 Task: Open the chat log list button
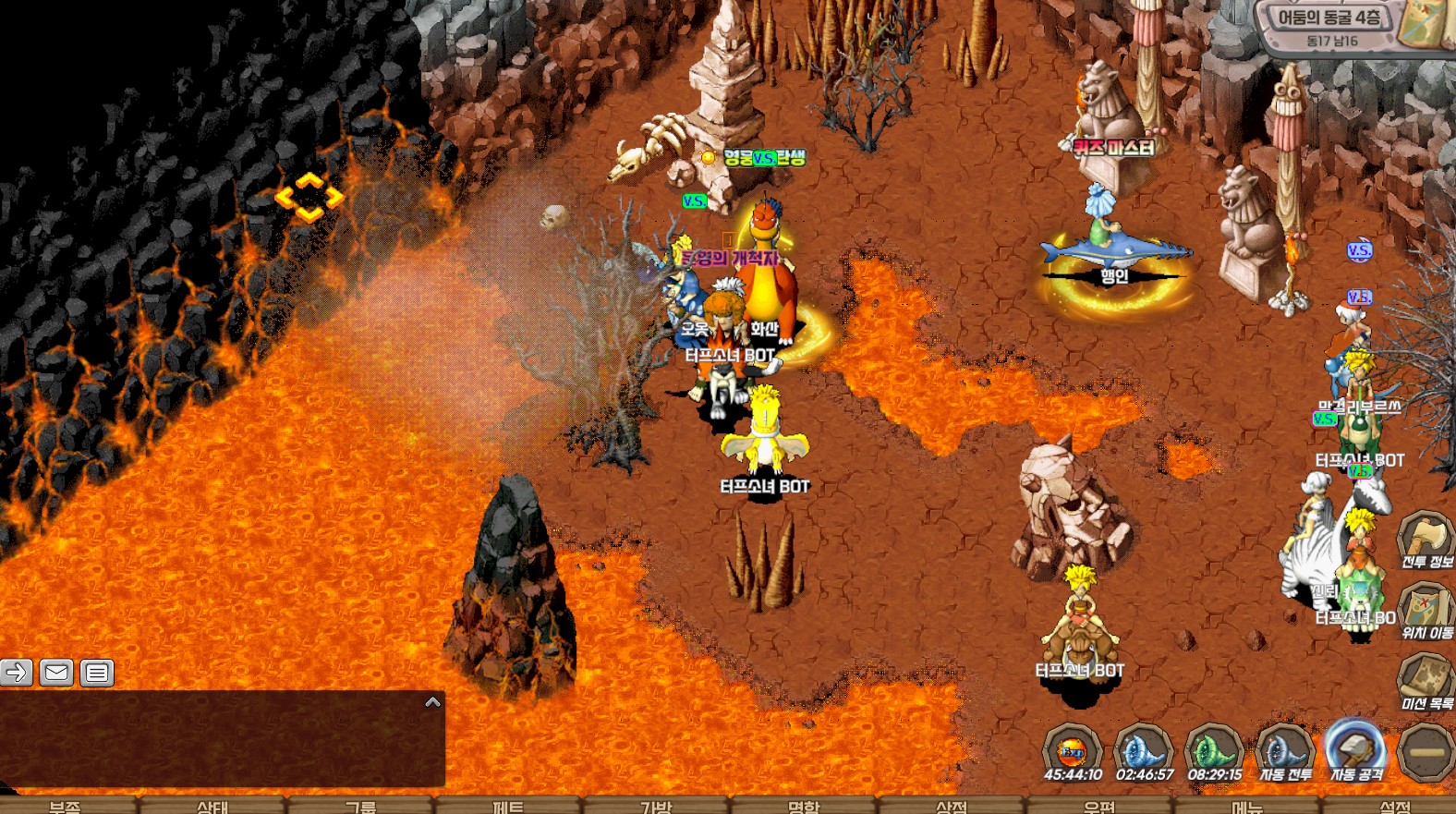(x=97, y=673)
